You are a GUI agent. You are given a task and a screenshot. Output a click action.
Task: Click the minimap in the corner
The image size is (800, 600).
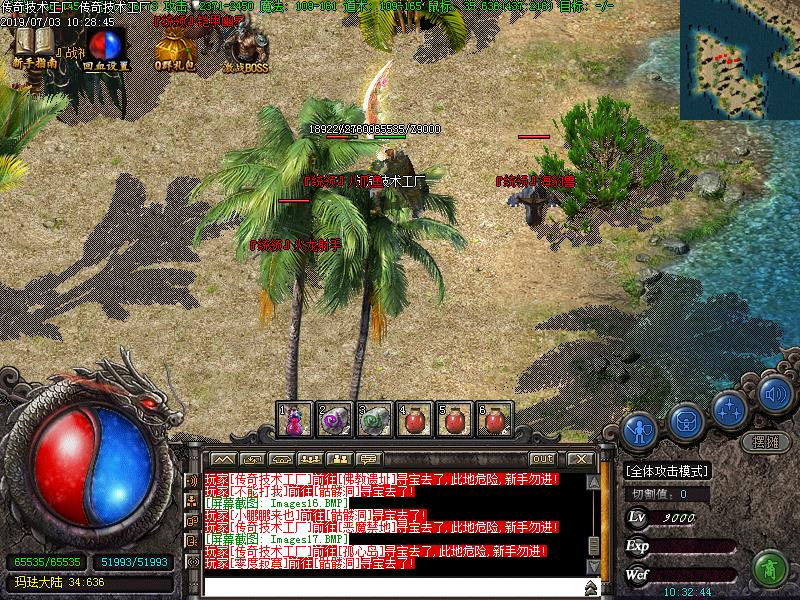click(x=741, y=59)
